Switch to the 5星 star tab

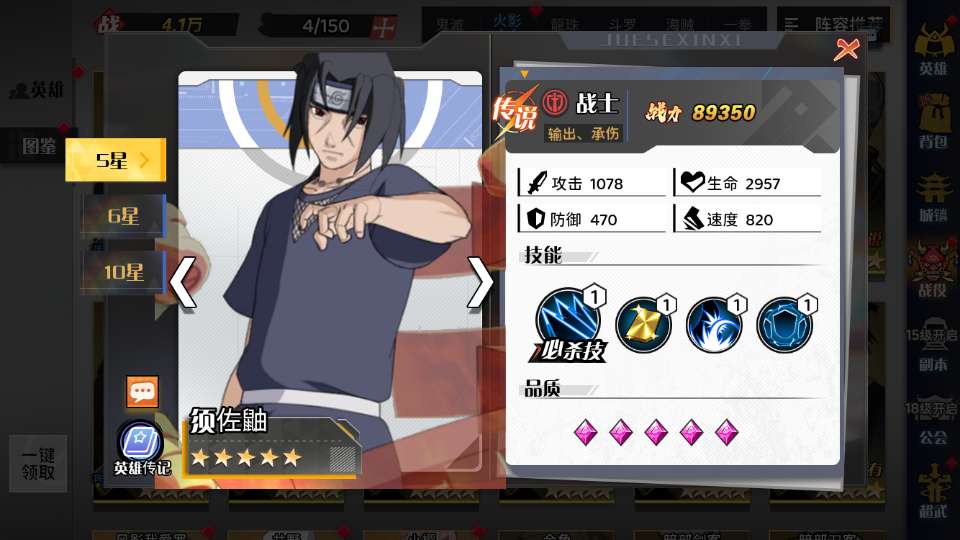tap(114, 160)
